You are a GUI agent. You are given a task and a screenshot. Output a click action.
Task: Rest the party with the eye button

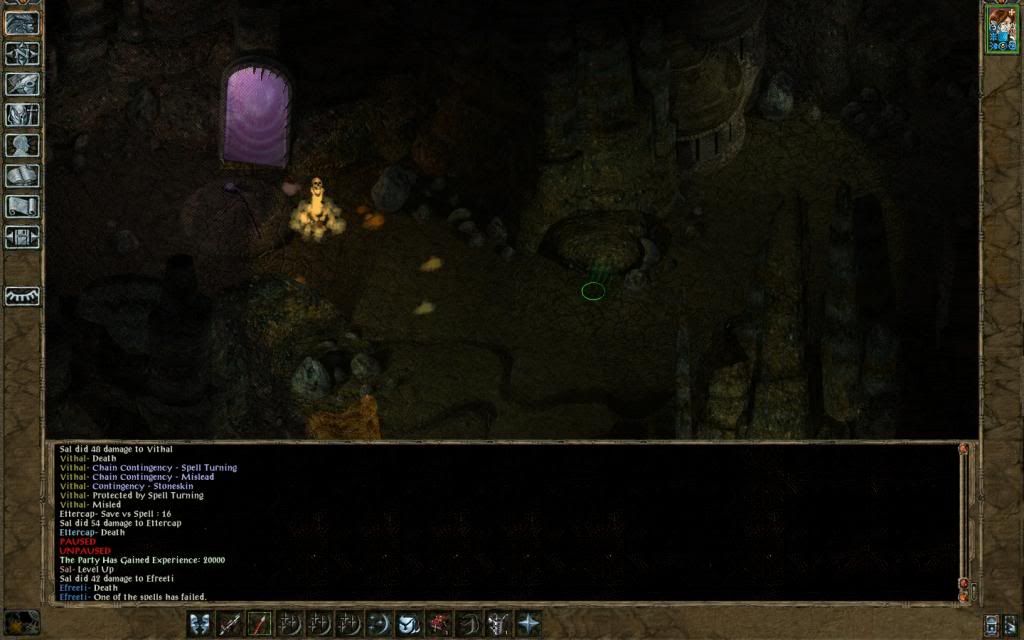(23, 296)
